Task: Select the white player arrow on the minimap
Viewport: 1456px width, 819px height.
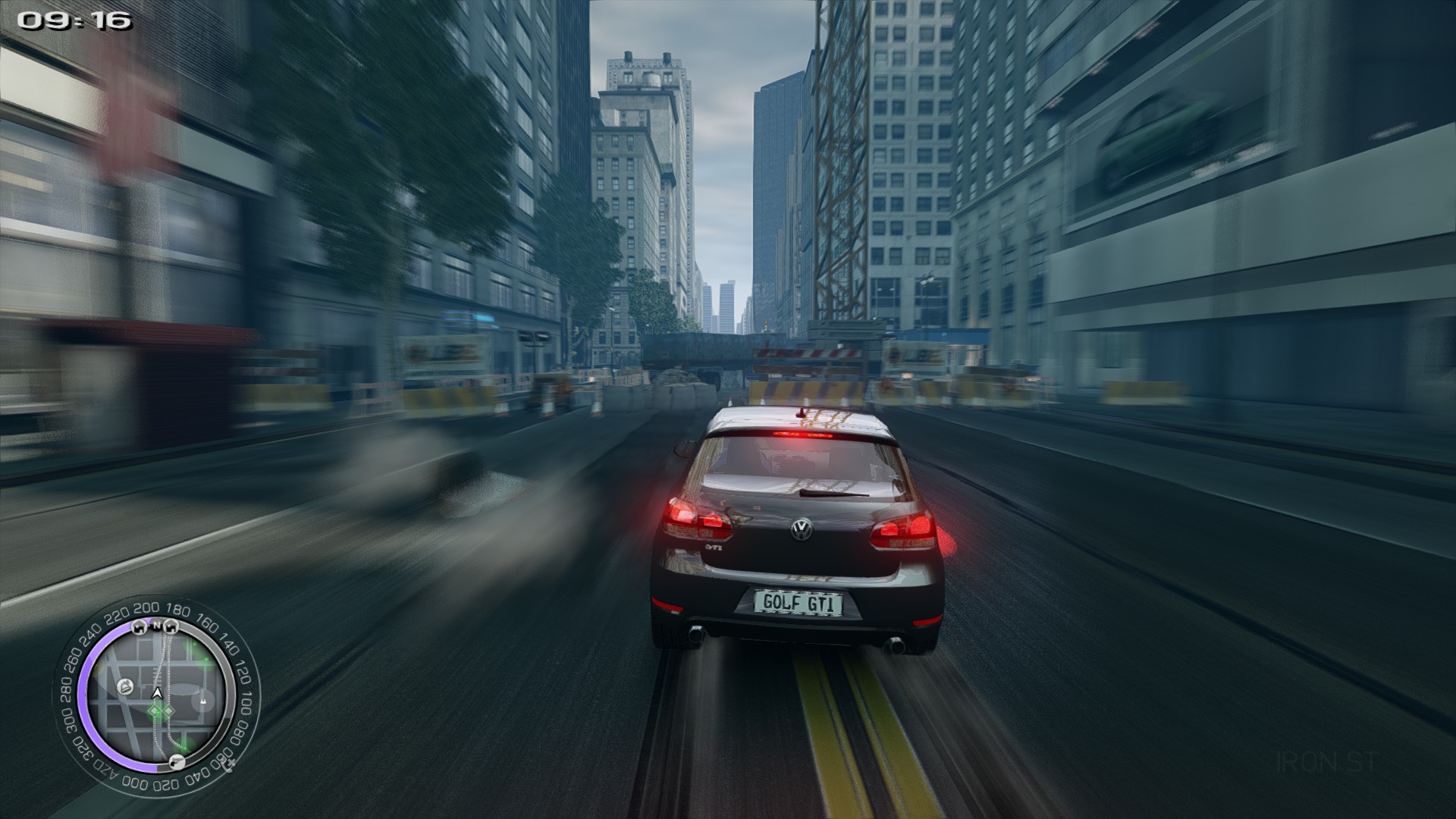Action: pos(157,693)
